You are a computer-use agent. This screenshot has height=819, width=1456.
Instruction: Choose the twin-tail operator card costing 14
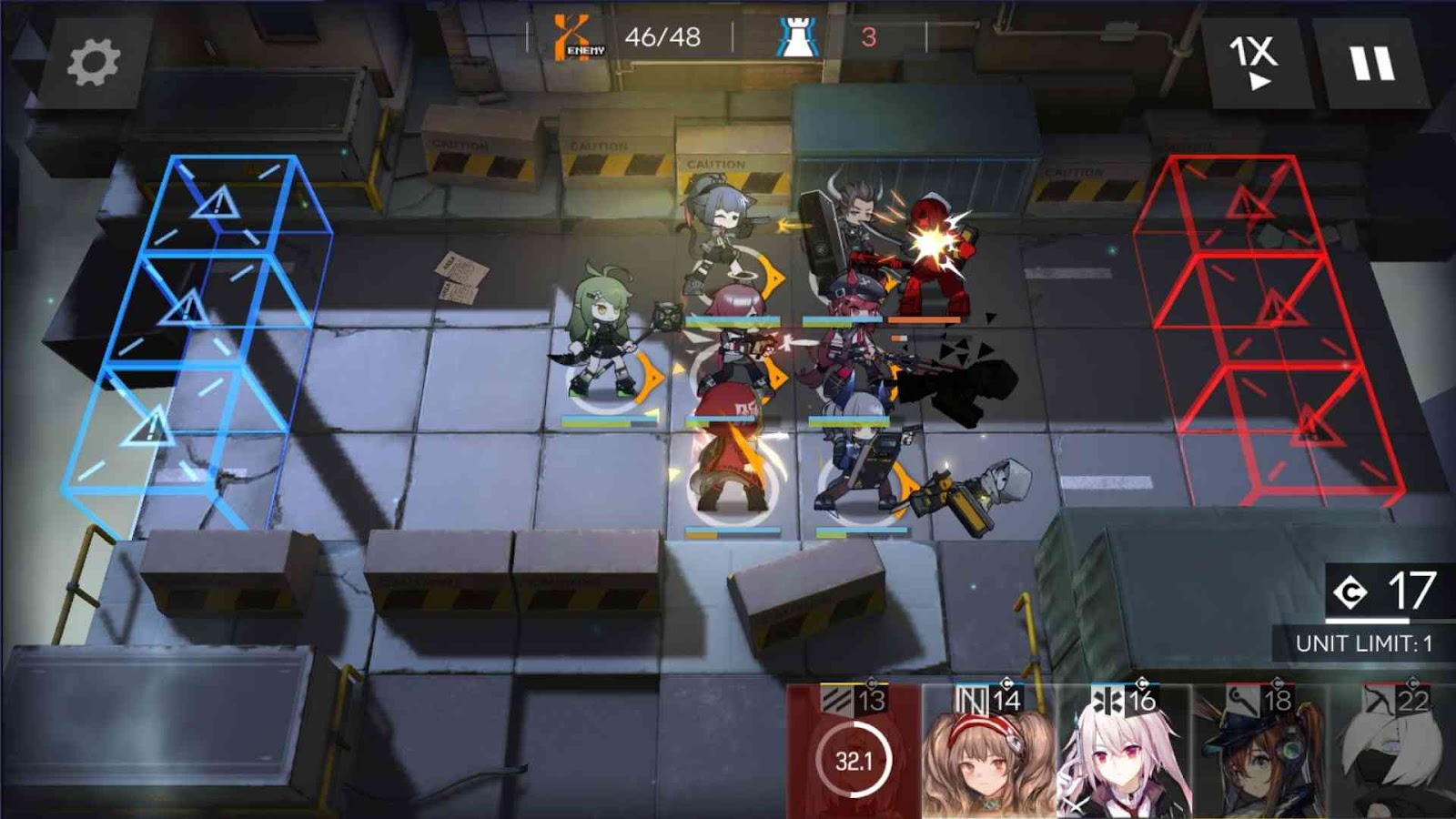(988, 753)
